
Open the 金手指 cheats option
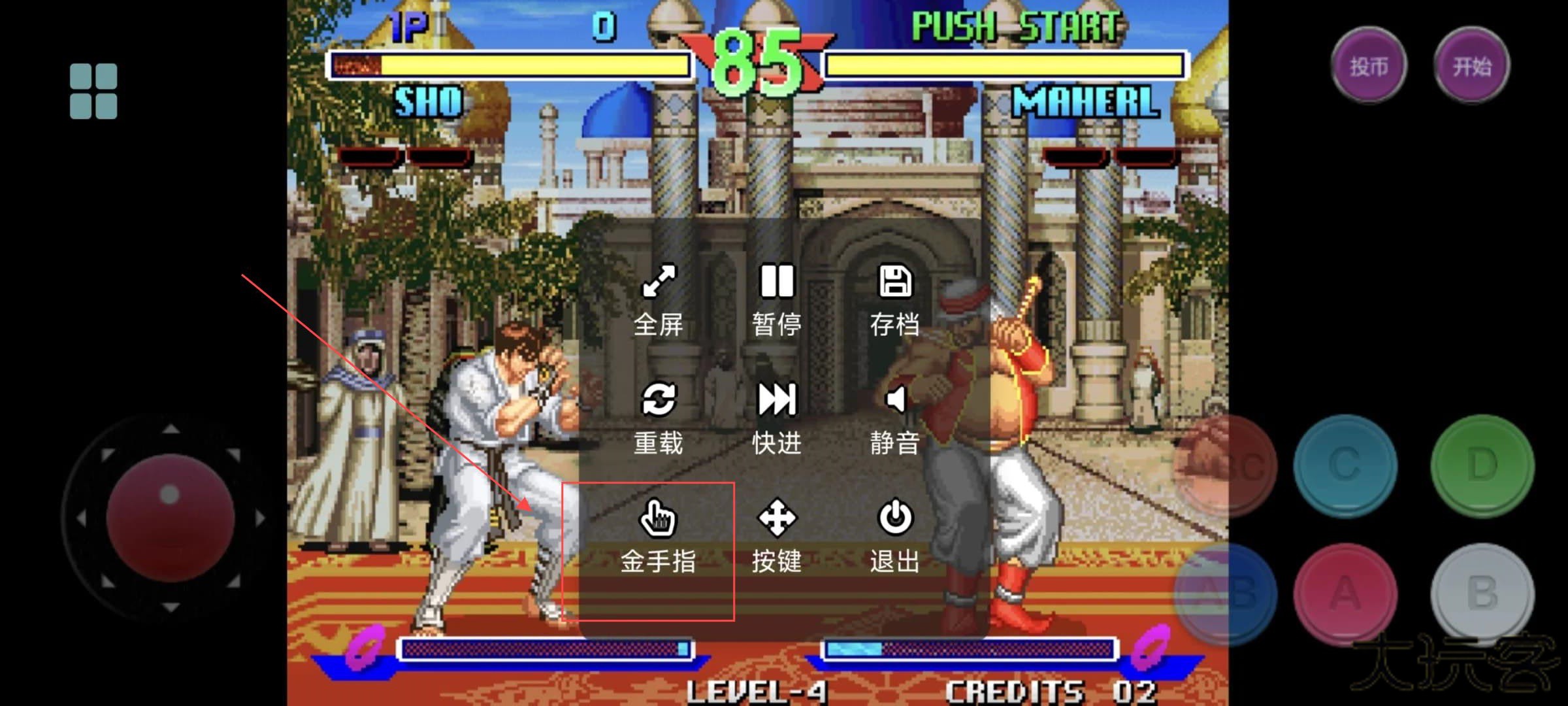[658, 537]
